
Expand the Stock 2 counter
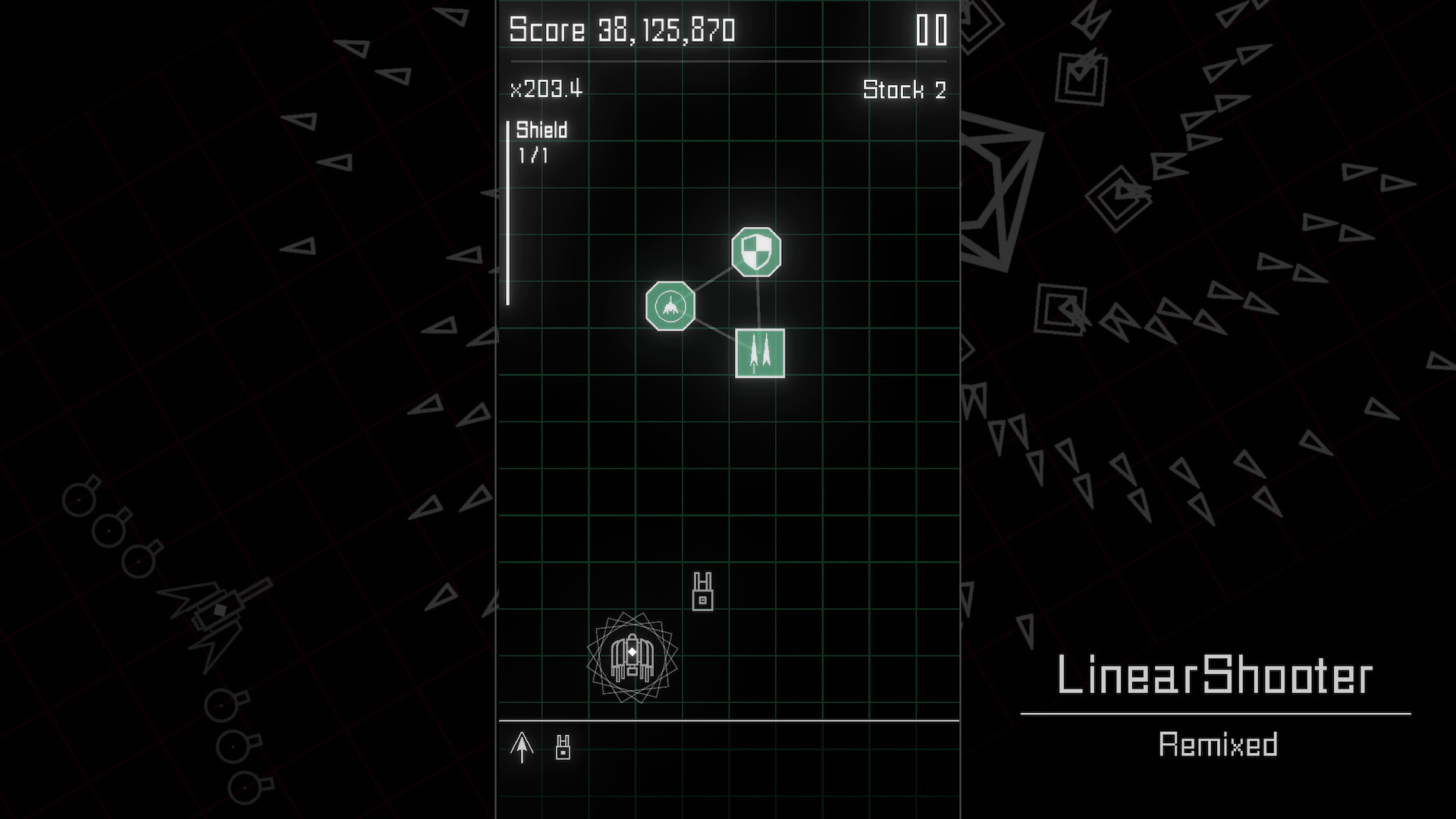point(905,90)
